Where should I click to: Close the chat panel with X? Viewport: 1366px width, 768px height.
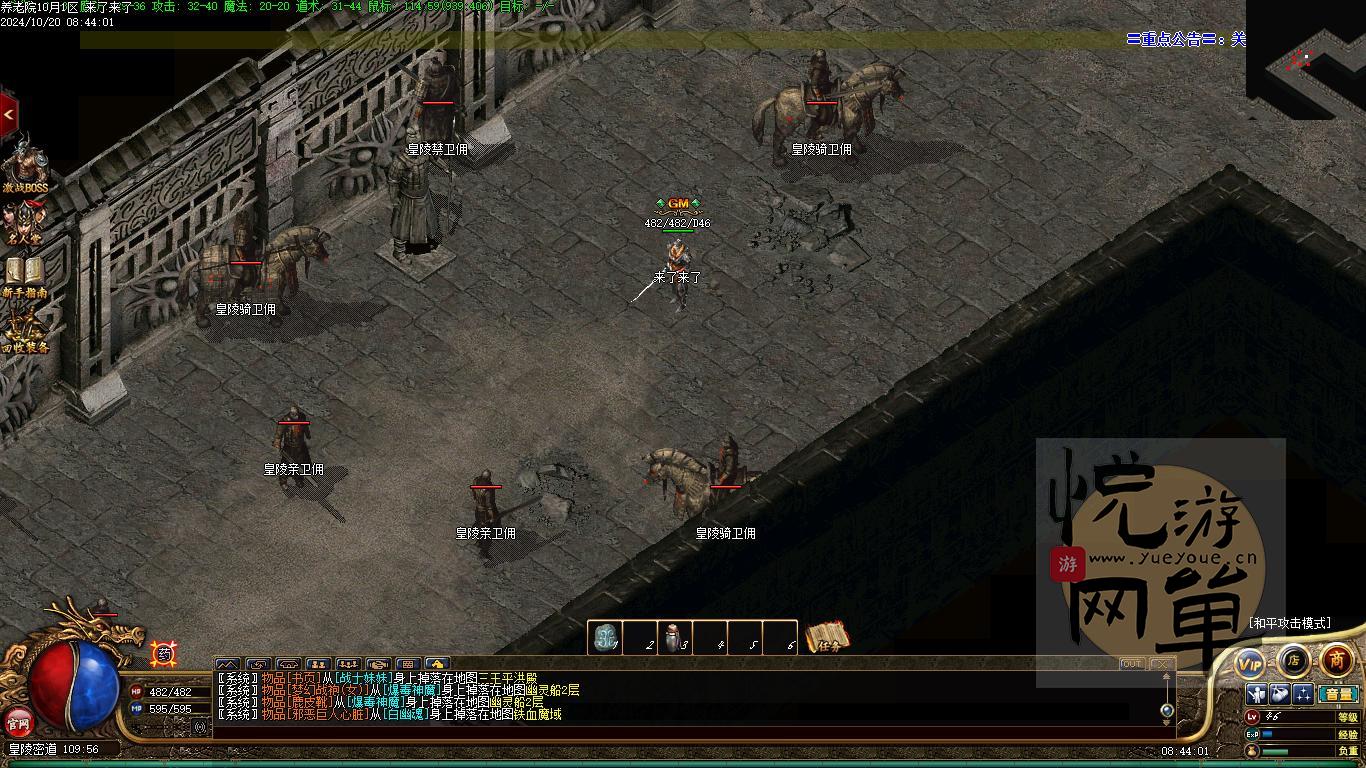[1161, 664]
